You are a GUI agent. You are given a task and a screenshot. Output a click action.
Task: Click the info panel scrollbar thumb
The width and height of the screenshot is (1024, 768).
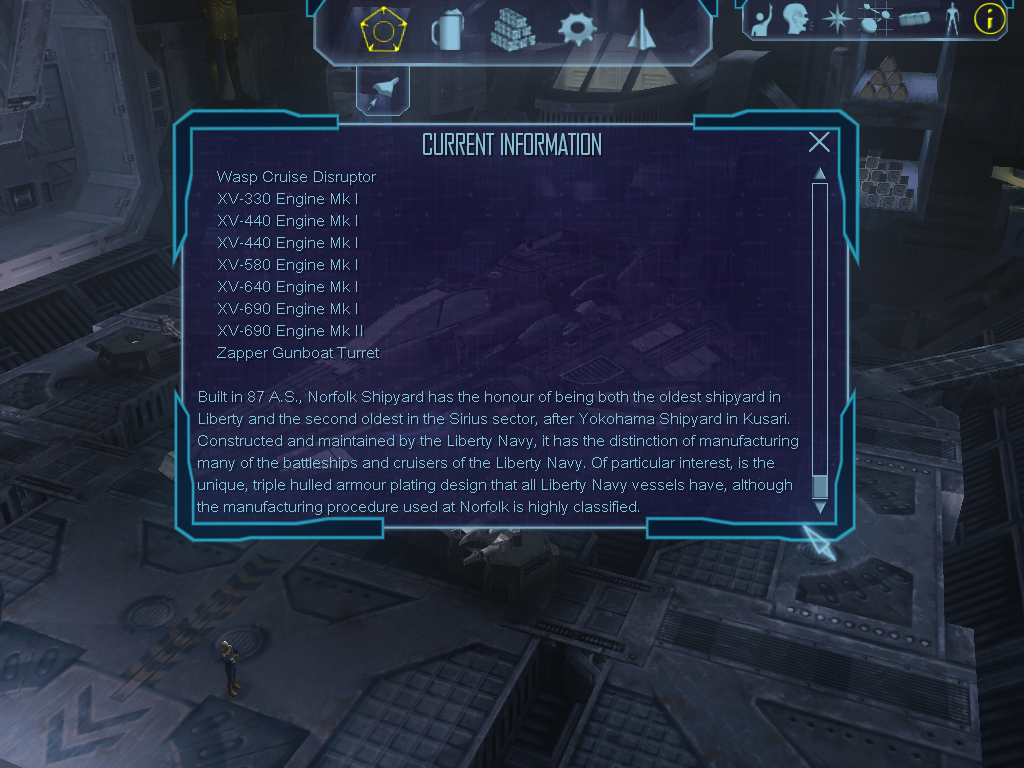pos(820,486)
